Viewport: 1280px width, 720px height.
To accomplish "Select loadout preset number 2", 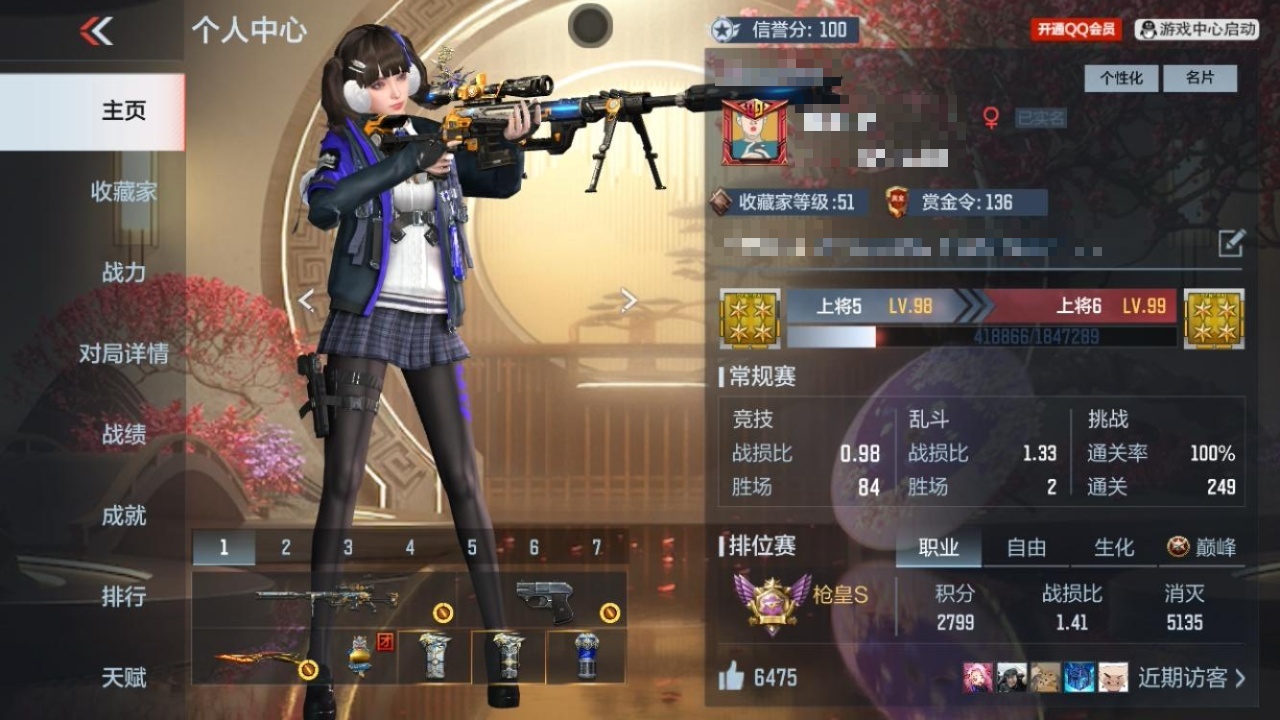I will (x=286, y=547).
